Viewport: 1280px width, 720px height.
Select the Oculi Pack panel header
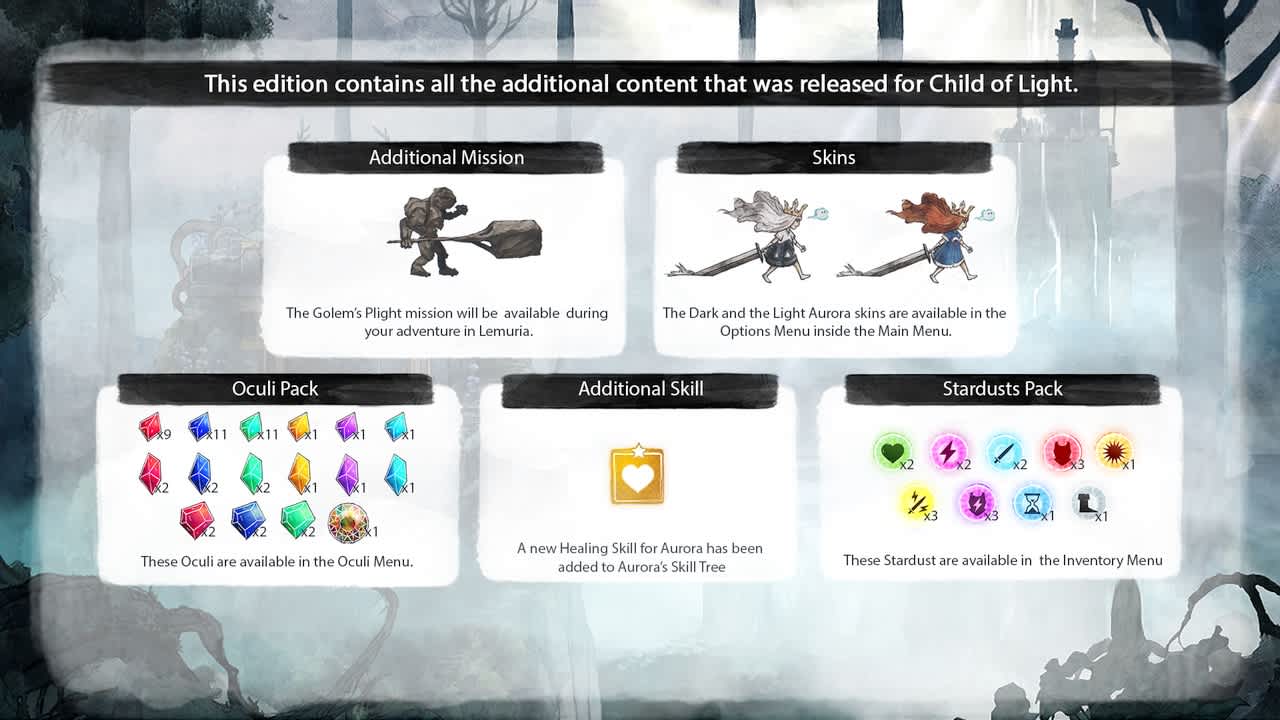click(x=275, y=390)
